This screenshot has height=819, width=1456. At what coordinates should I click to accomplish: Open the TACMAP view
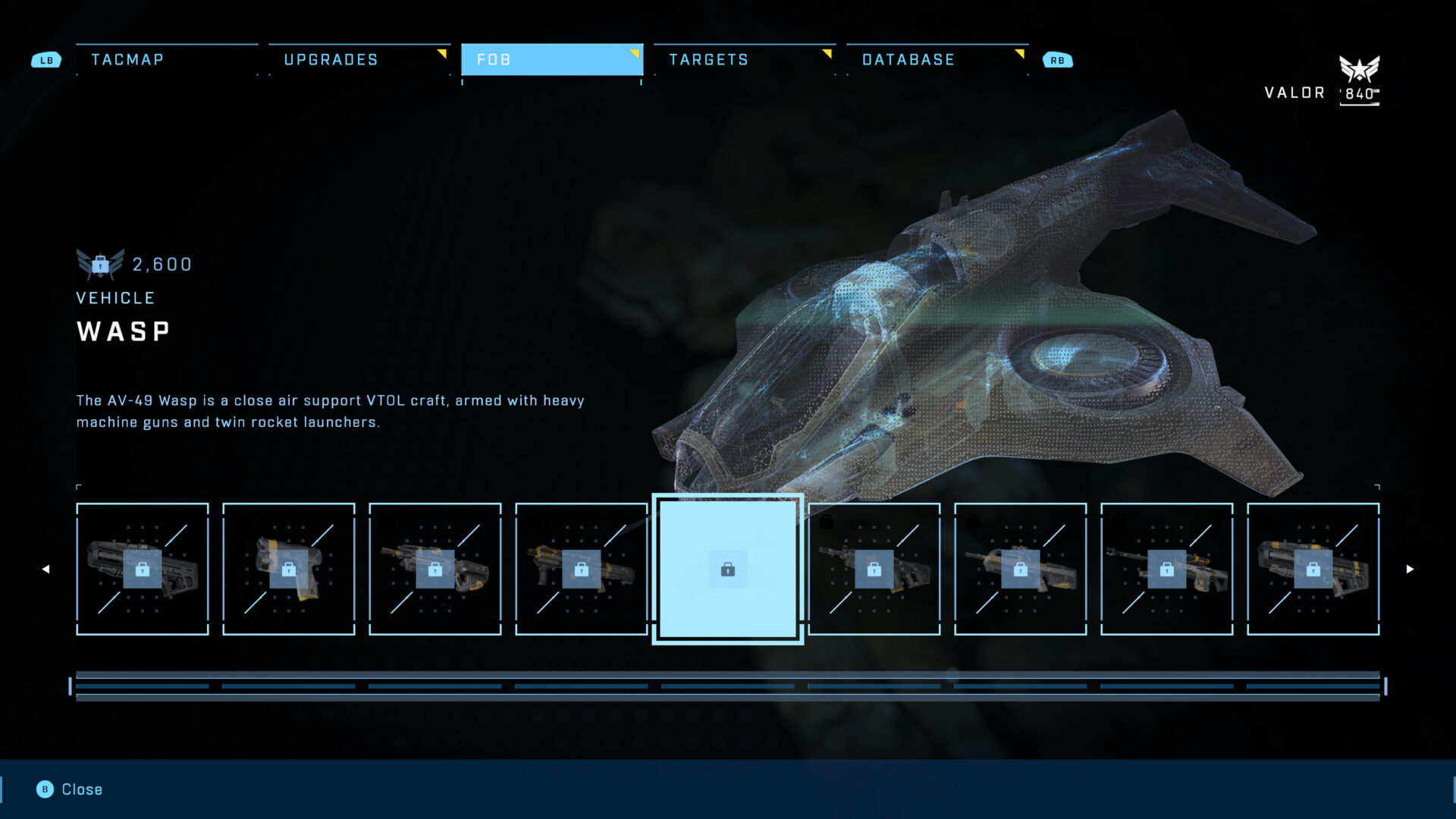point(127,59)
